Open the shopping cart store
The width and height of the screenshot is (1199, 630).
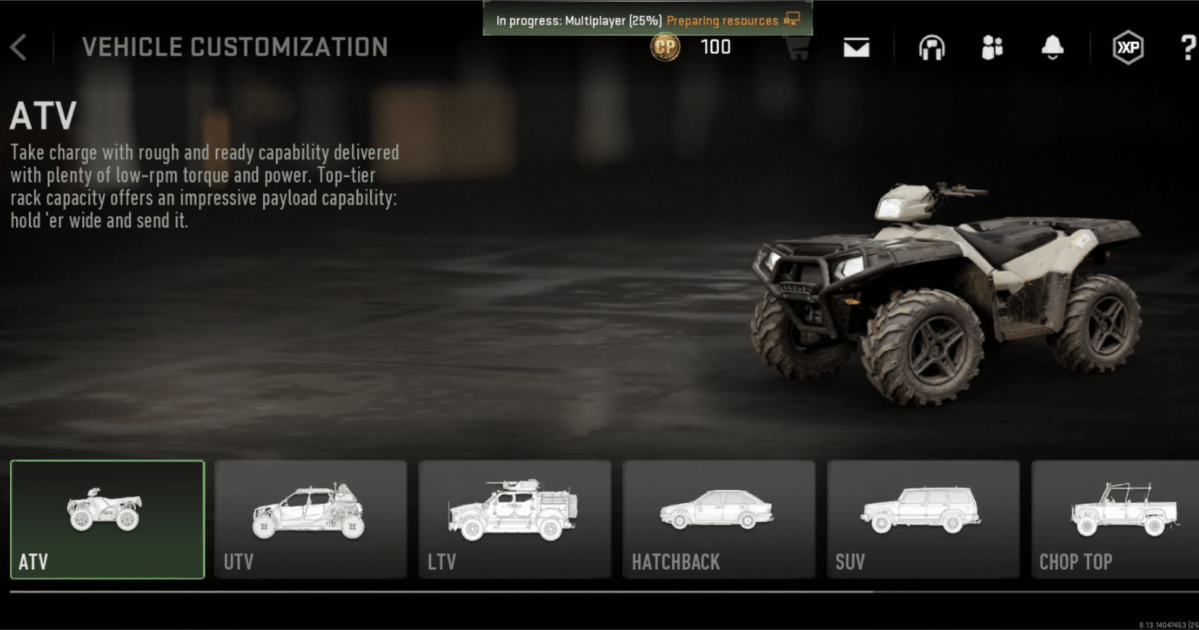tap(797, 48)
